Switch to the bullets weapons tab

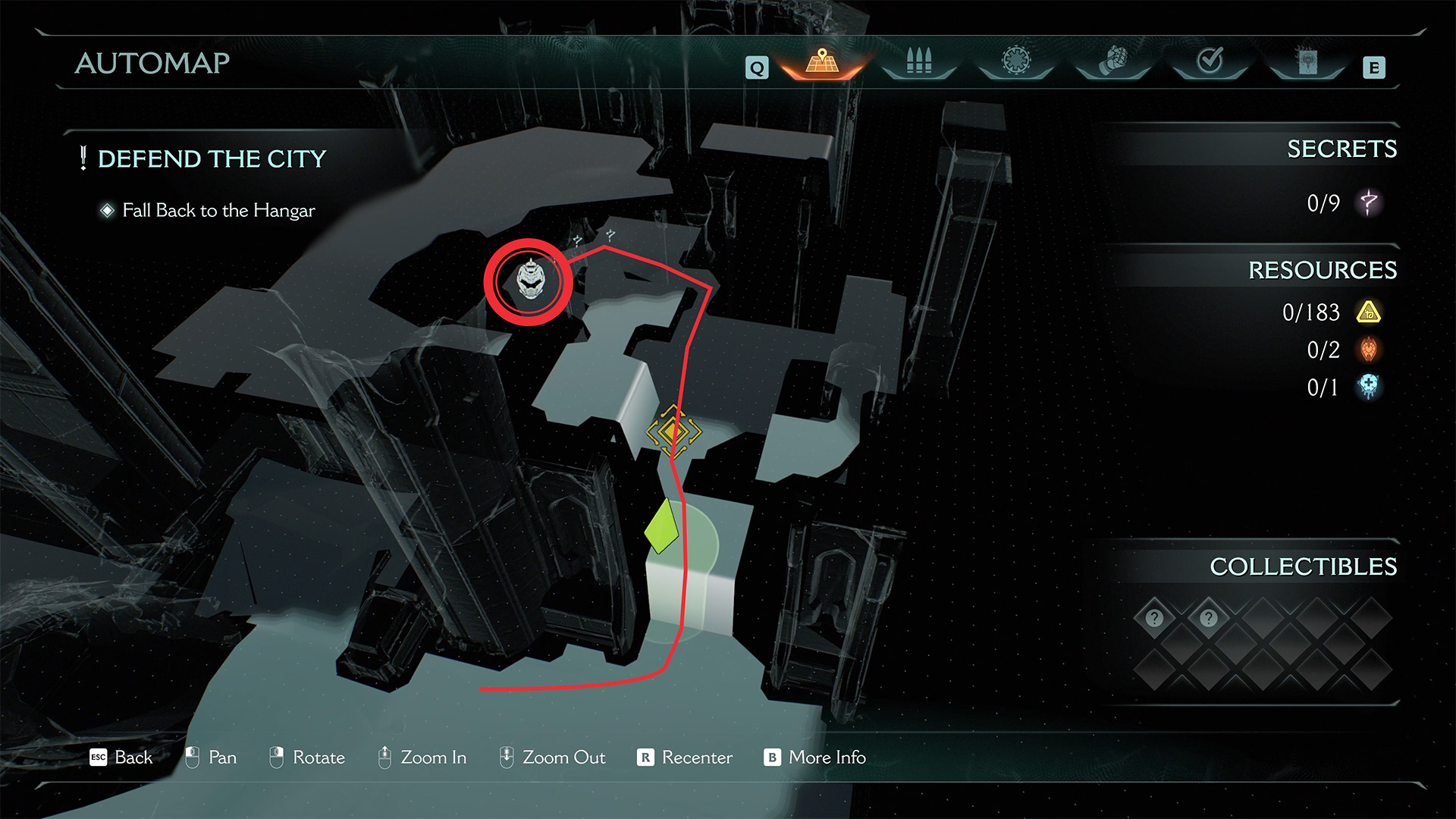pos(918,62)
